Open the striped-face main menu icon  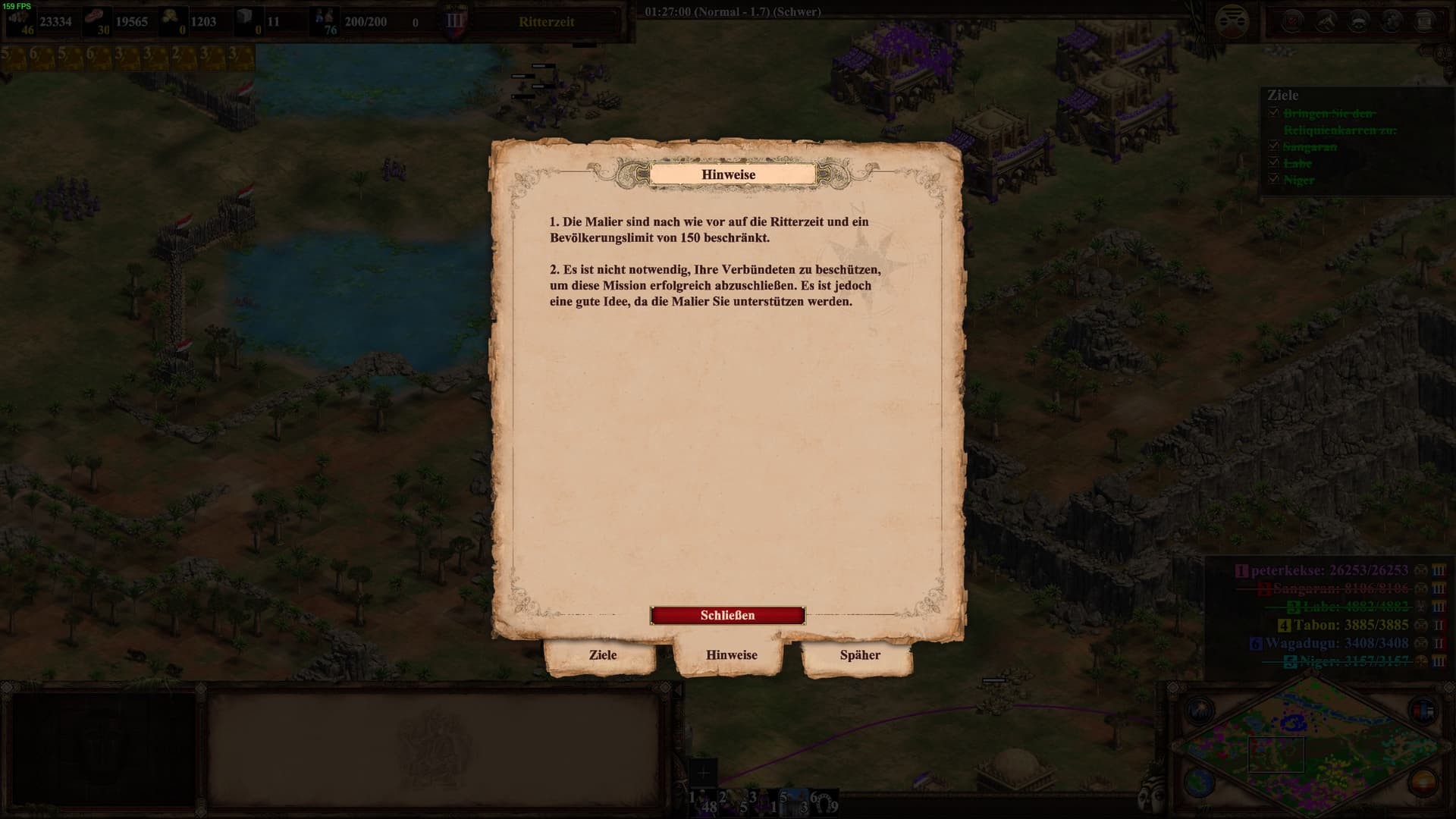click(x=1231, y=21)
